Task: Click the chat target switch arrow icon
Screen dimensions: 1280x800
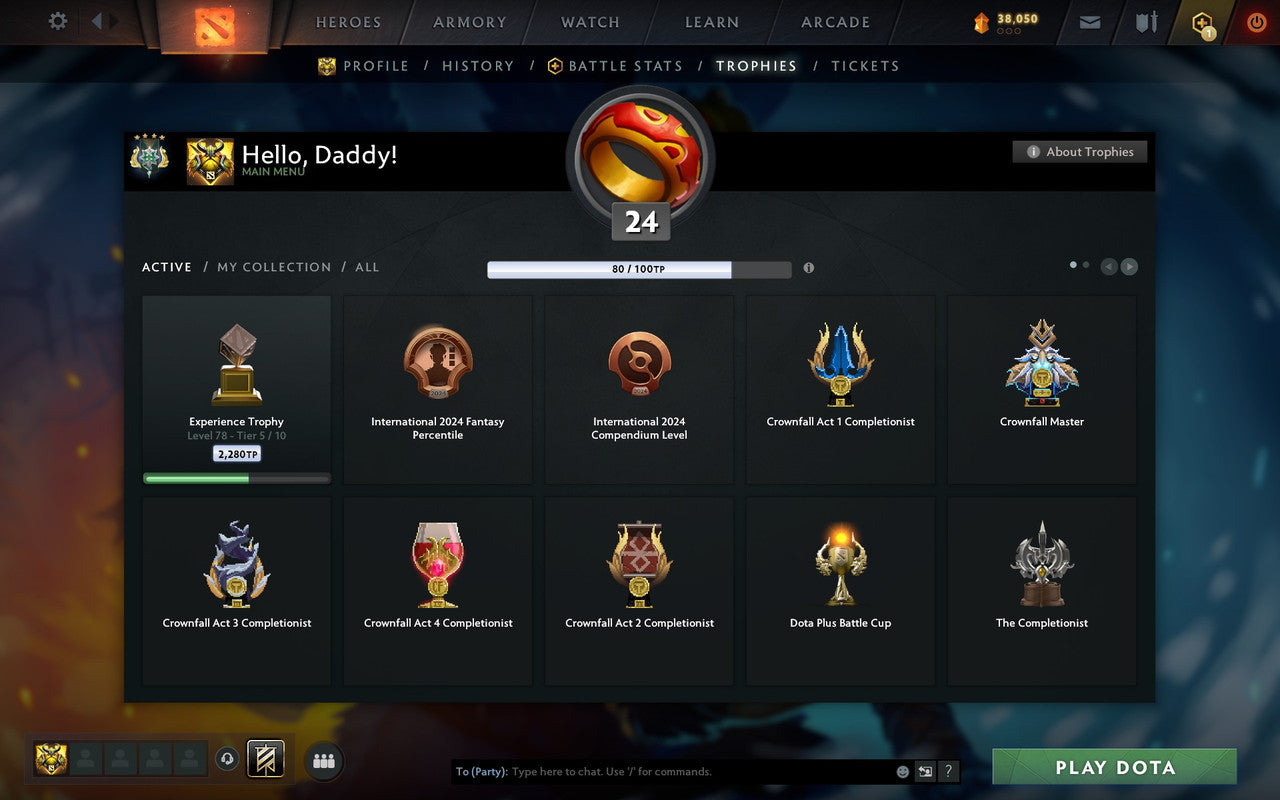Action: [926, 771]
